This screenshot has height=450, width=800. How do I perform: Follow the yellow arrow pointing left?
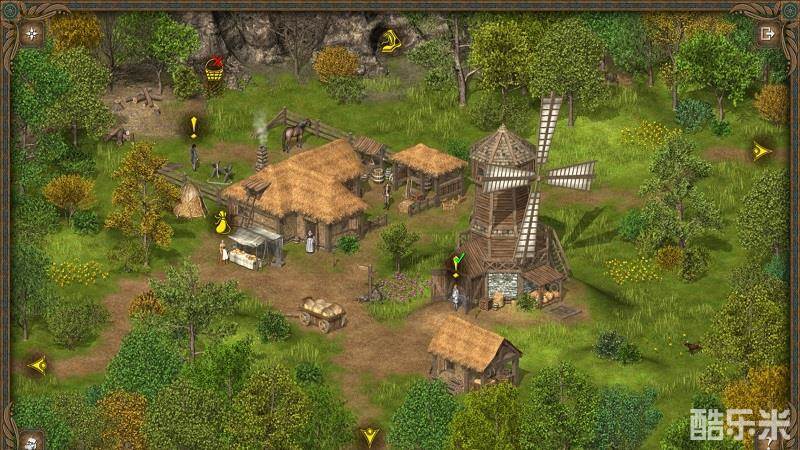click(x=38, y=365)
